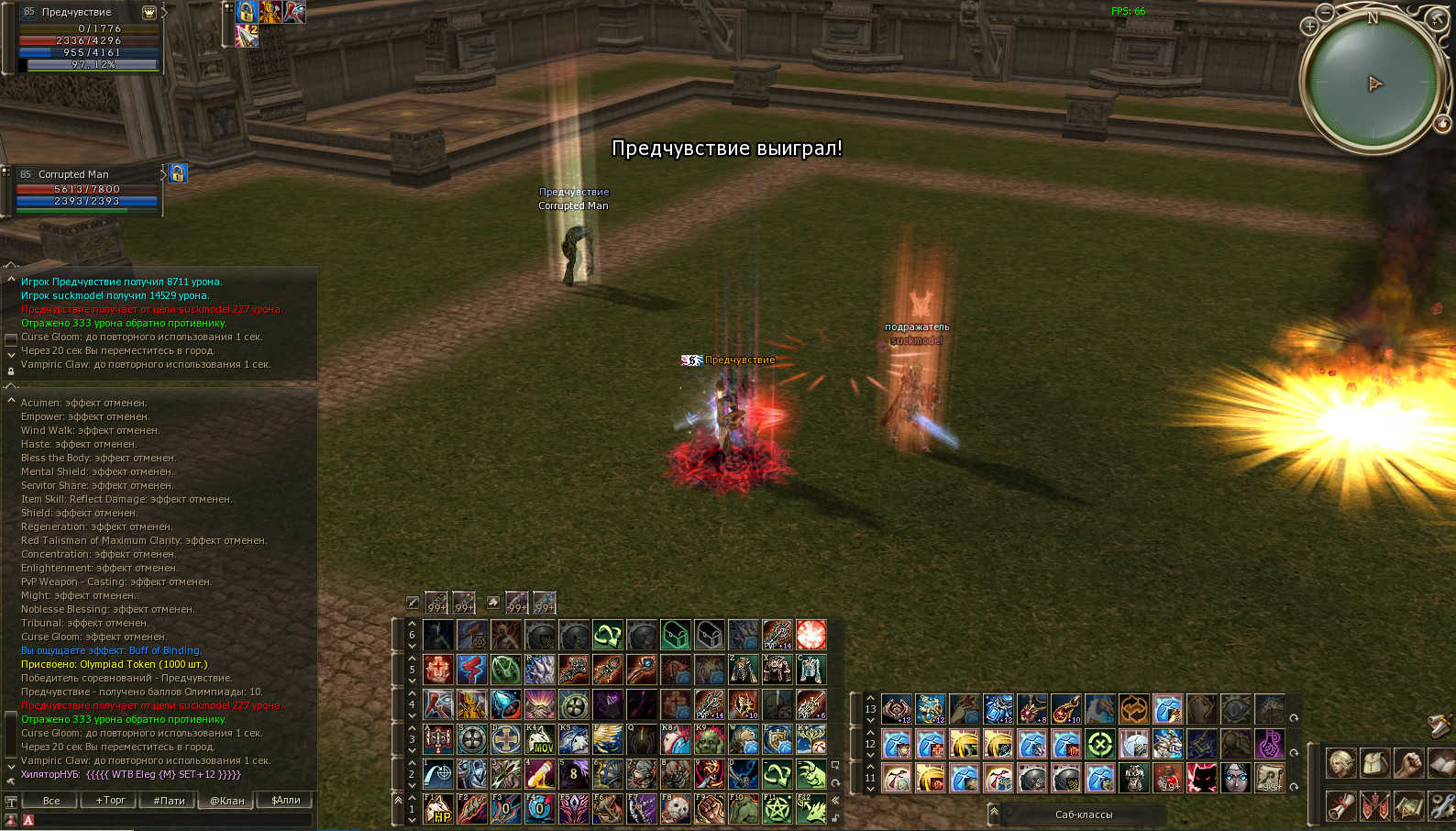This screenshot has width=1456, height=831.
Task: Open the system settings gear-and-wrench icon
Action: [x=1443, y=805]
